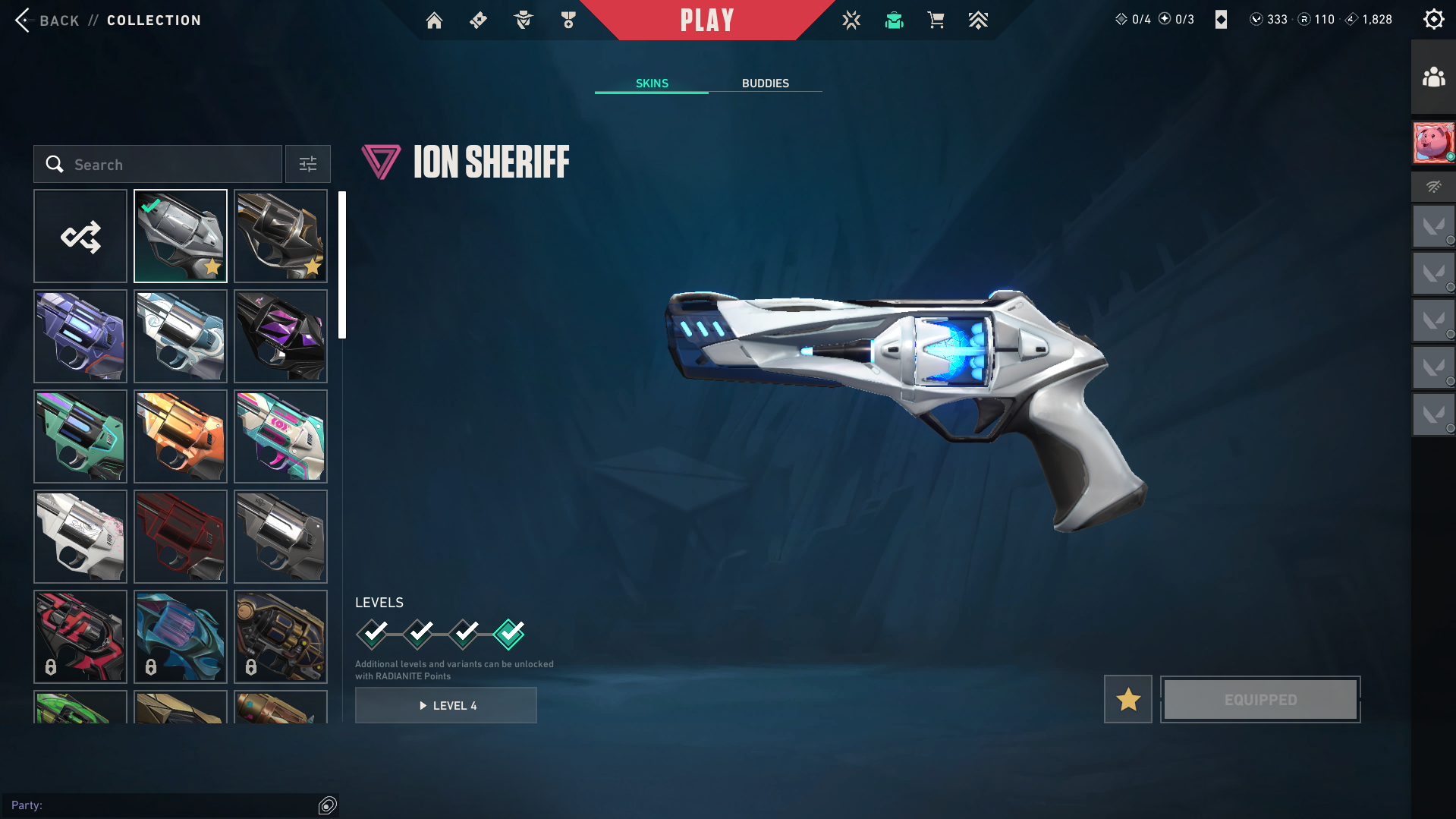
Task: Play the Level 4 preview
Action: [x=446, y=706]
